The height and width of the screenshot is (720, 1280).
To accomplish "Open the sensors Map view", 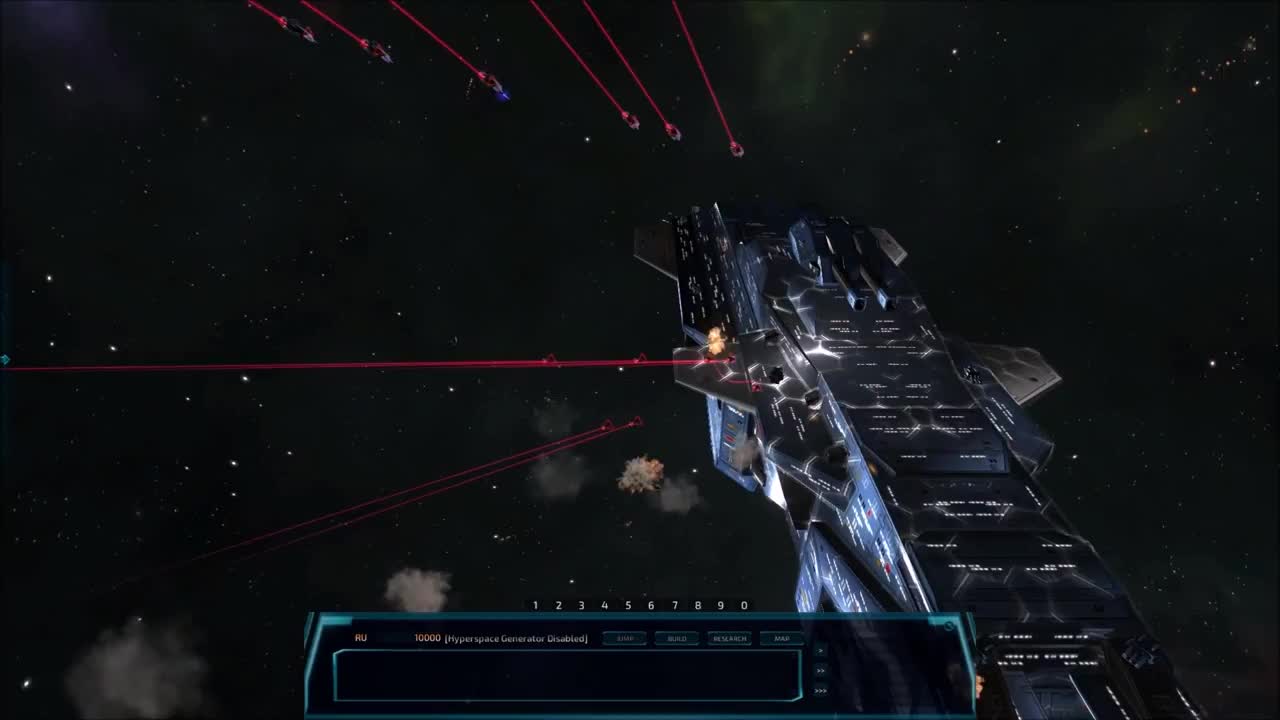I will pos(784,637).
